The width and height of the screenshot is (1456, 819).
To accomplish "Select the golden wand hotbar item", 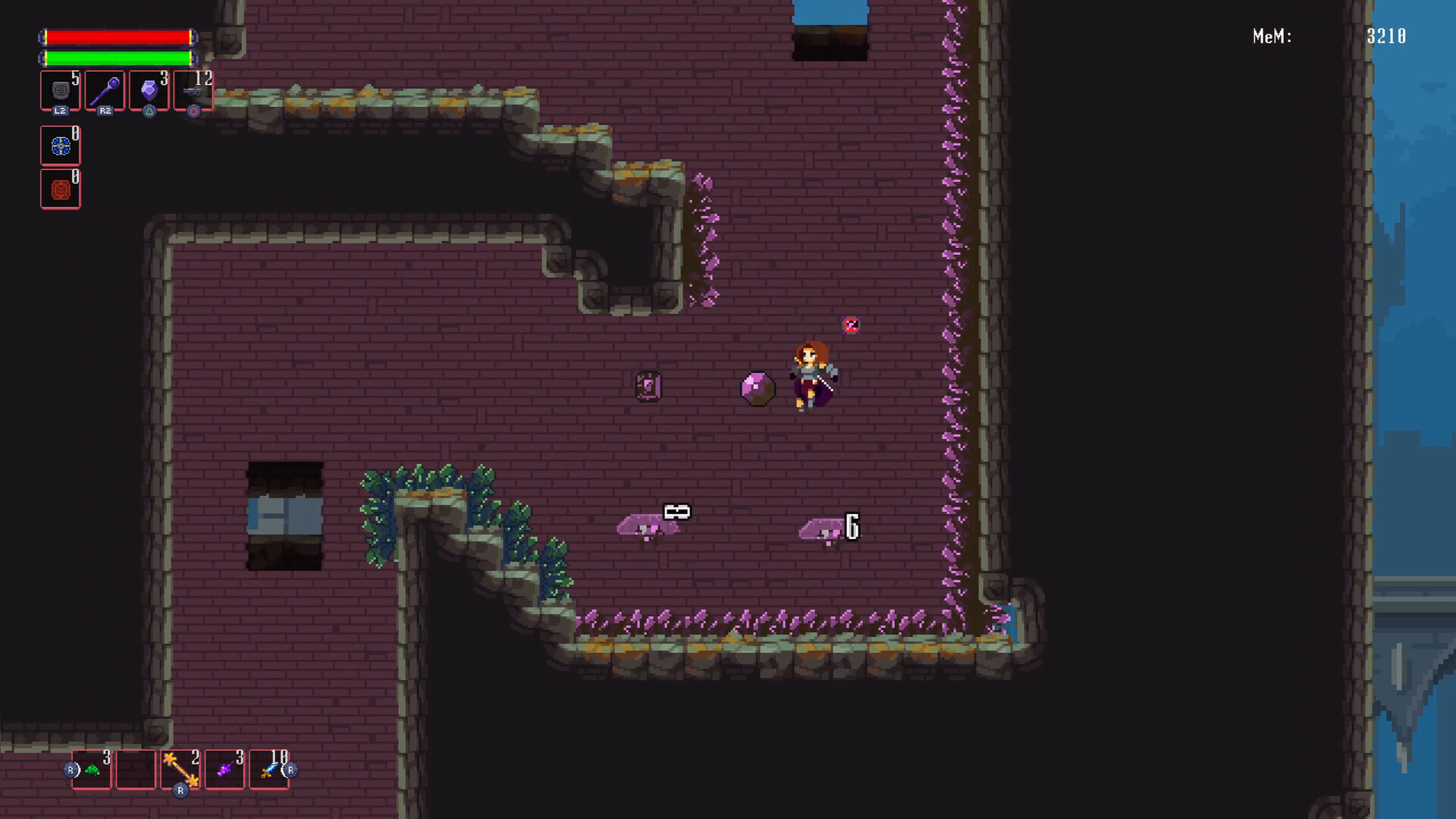I will (x=180, y=769).
